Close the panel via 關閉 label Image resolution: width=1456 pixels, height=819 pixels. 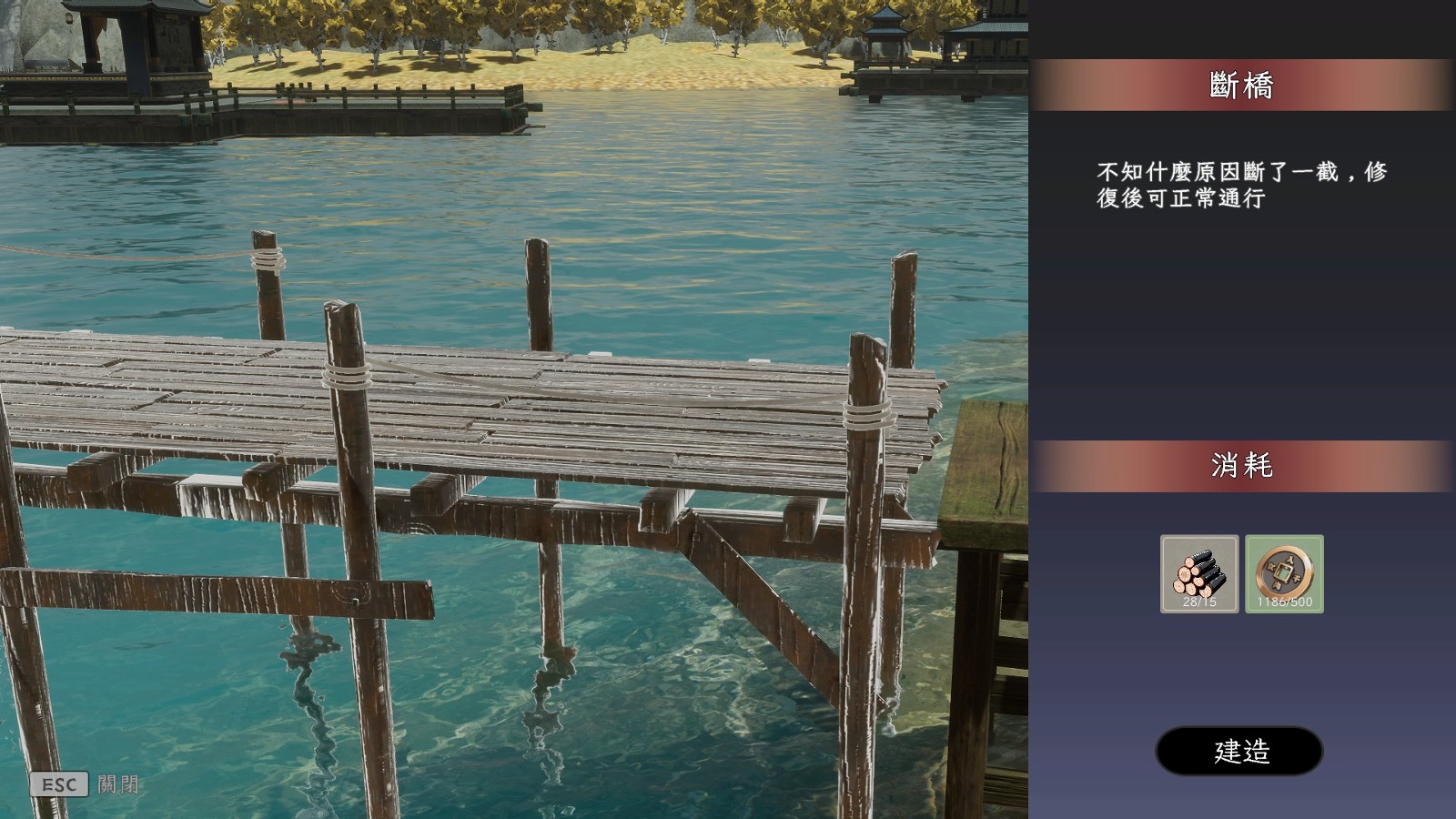point(118,784)
